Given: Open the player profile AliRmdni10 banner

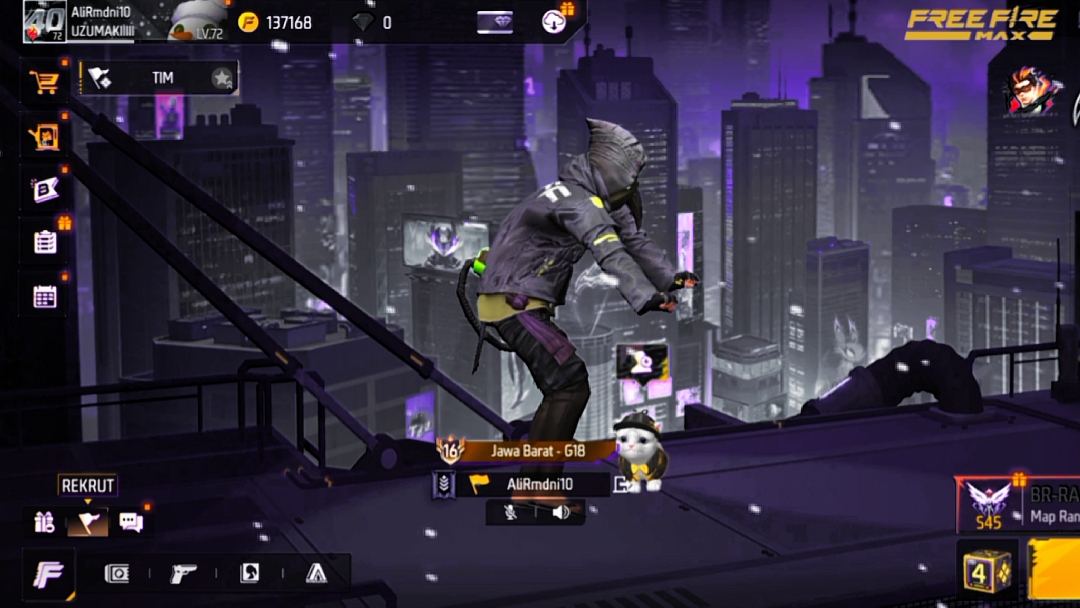Looking at the screenshot, I should click(x=100, y=20).
